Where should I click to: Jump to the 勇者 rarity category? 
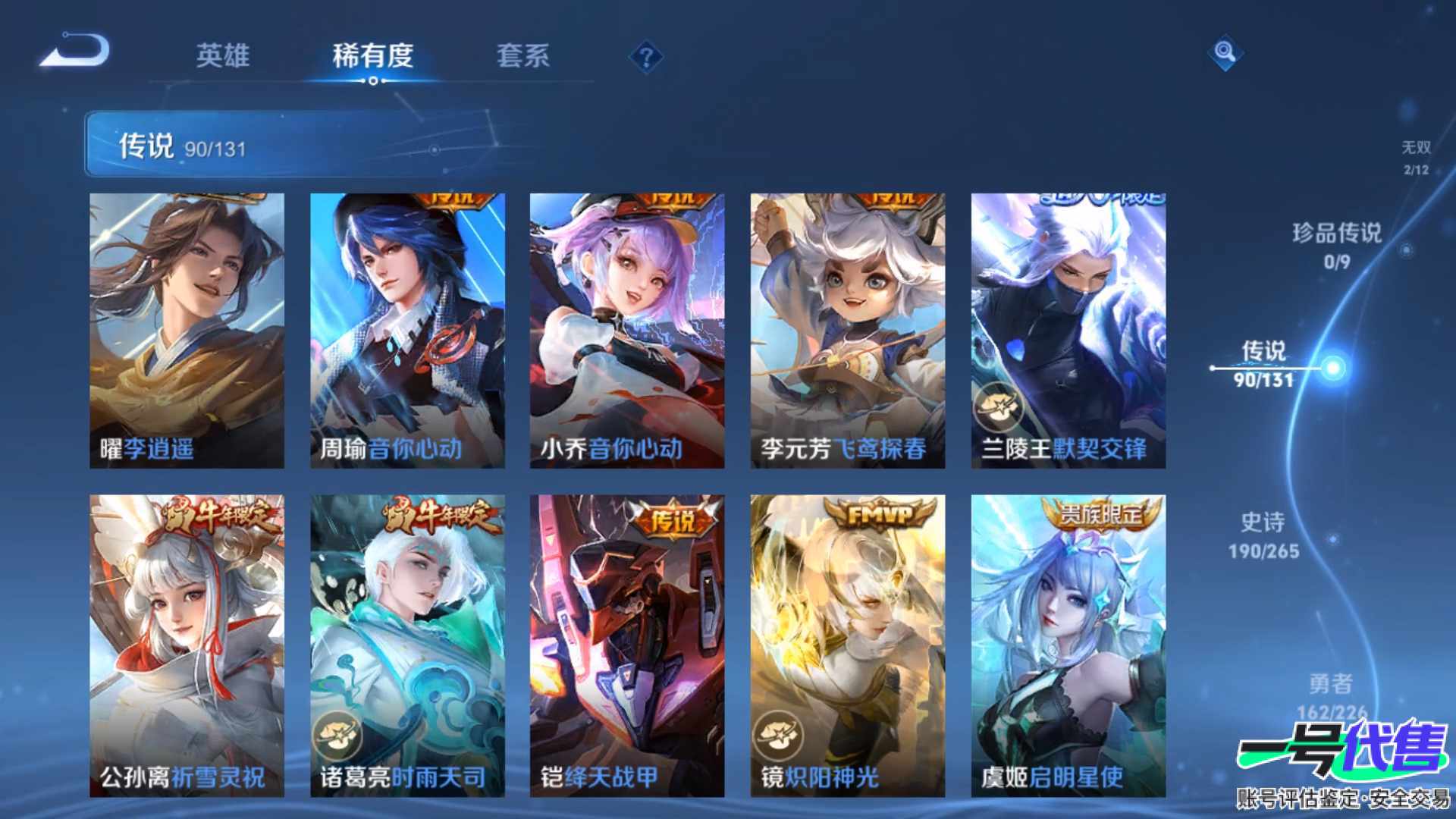coord(1331,694)
